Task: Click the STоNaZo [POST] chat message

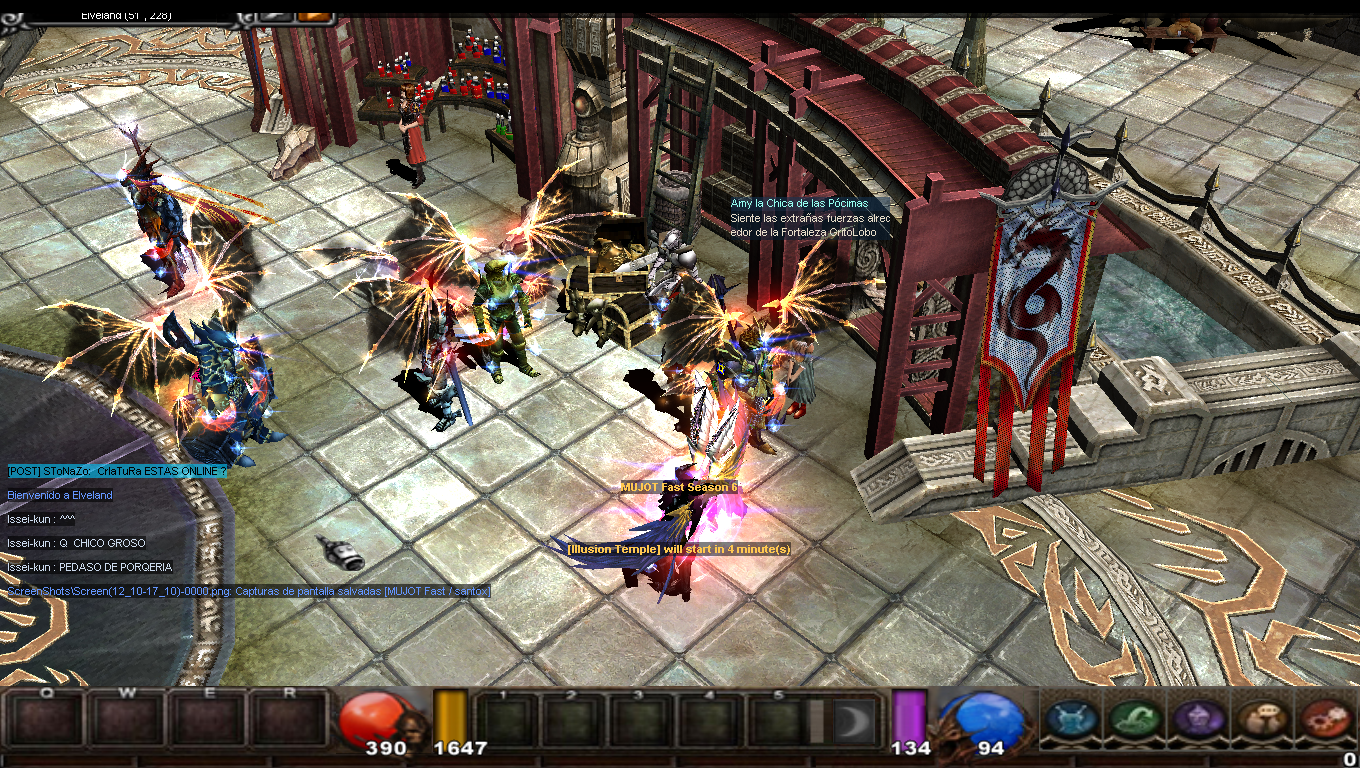Action: [x=117, y=471]
